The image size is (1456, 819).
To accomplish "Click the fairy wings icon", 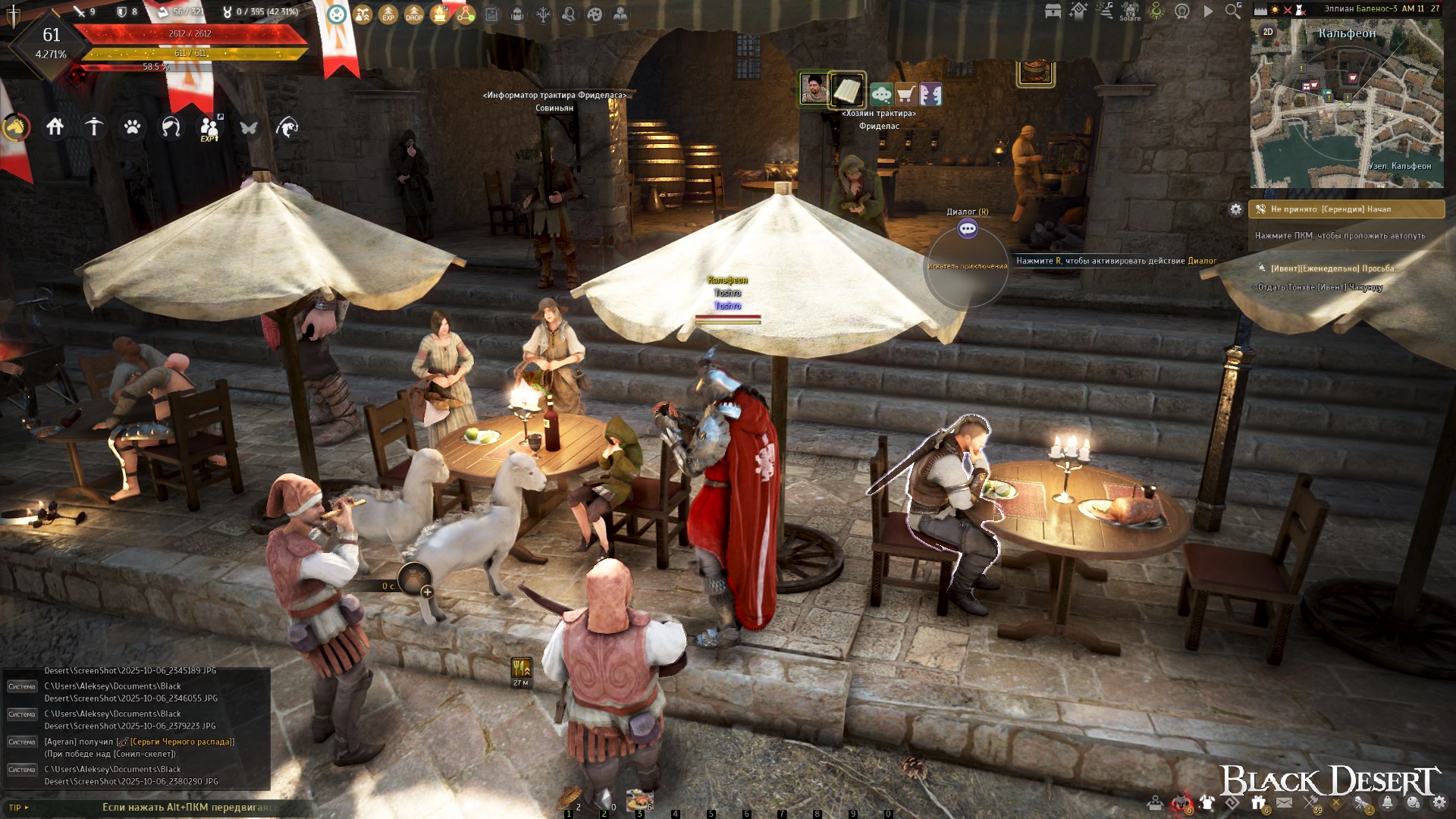I will [249, 127].
